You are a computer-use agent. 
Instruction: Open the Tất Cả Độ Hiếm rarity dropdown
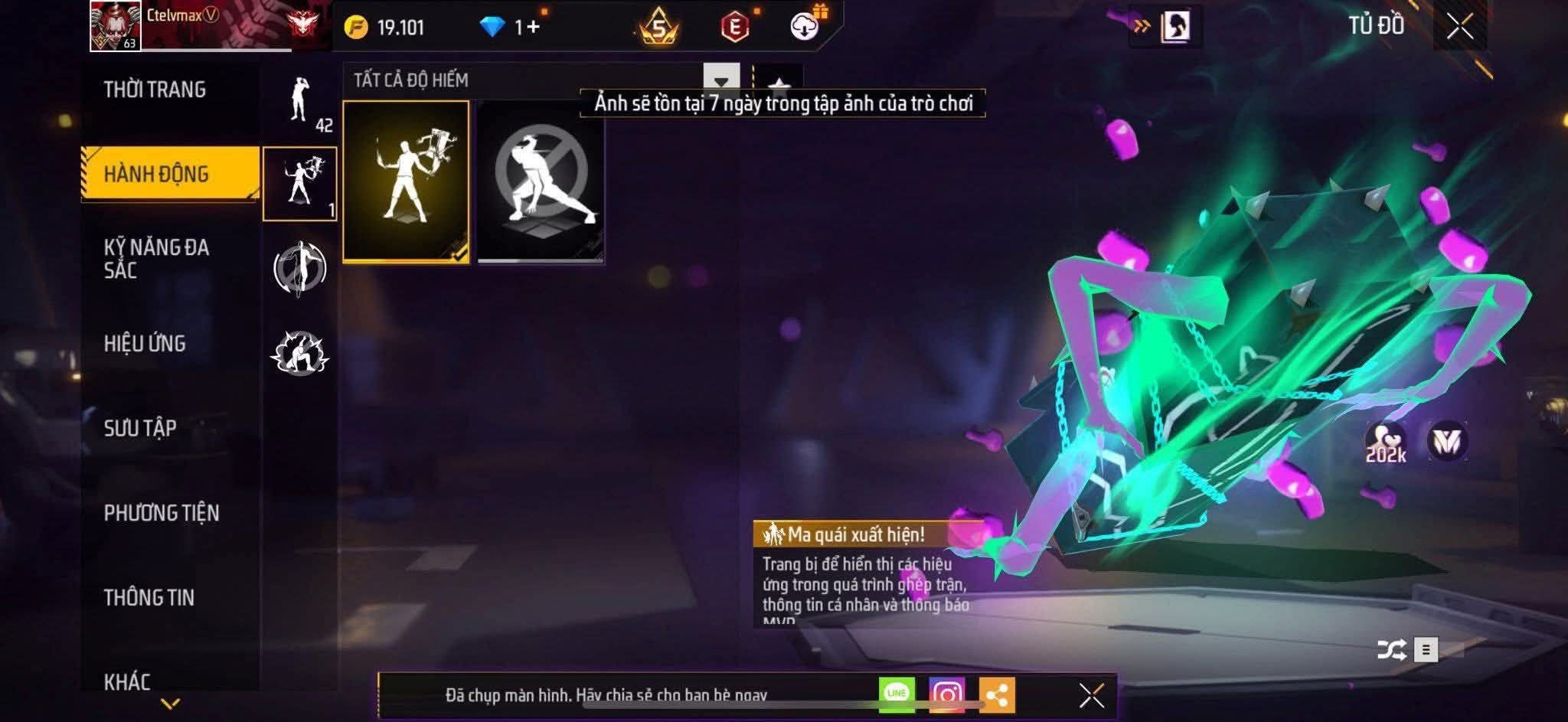point(720,80)
